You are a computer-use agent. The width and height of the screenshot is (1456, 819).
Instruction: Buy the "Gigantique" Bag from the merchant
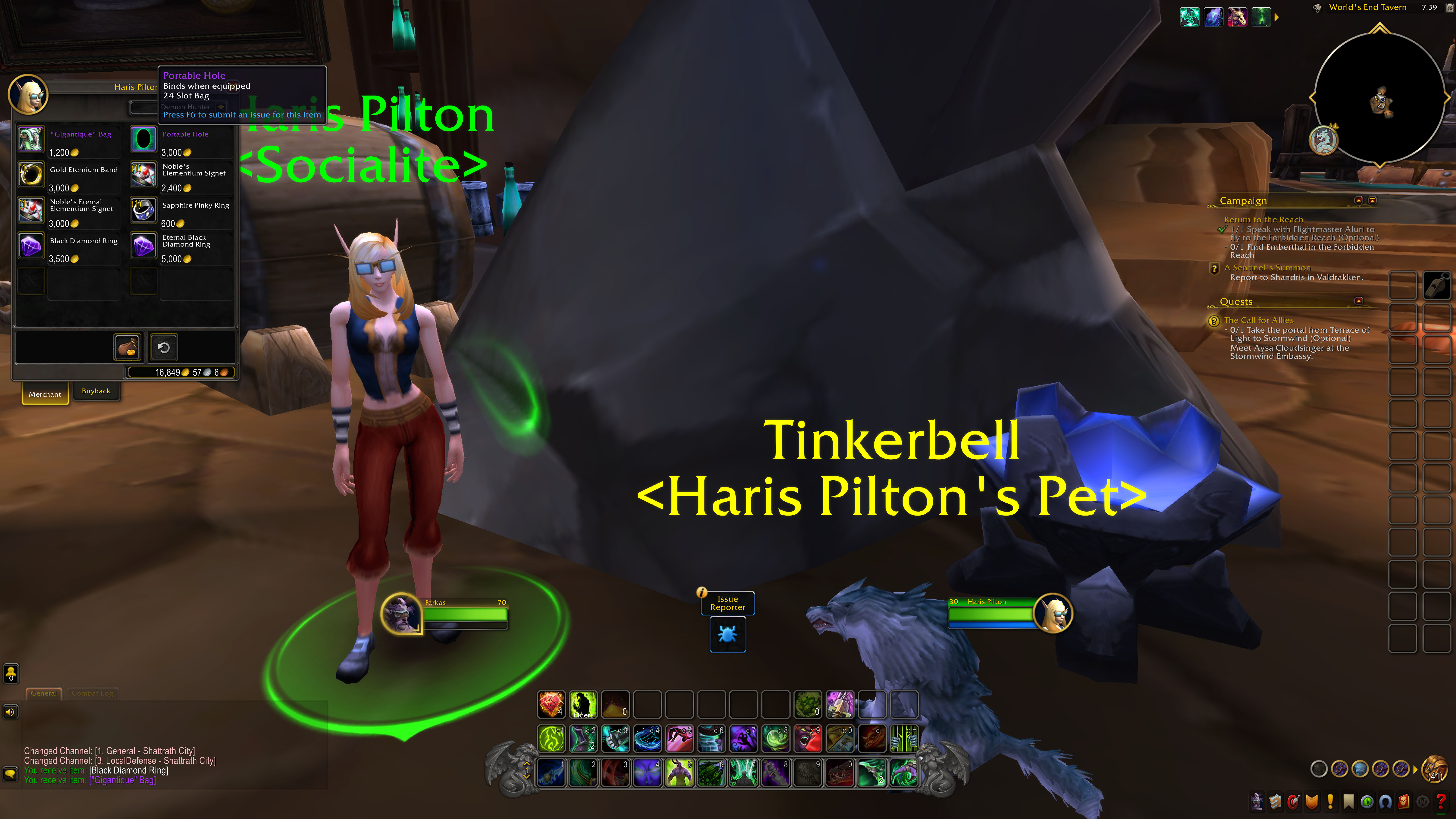coord(31,139)
